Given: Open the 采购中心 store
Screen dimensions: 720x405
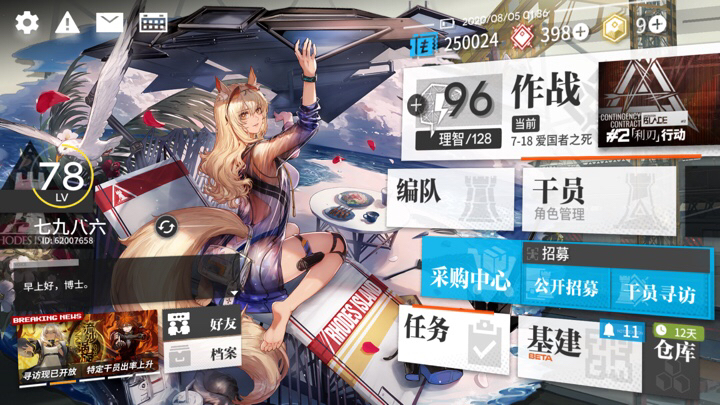Looking at the screenshot, I should click(470, 278).
